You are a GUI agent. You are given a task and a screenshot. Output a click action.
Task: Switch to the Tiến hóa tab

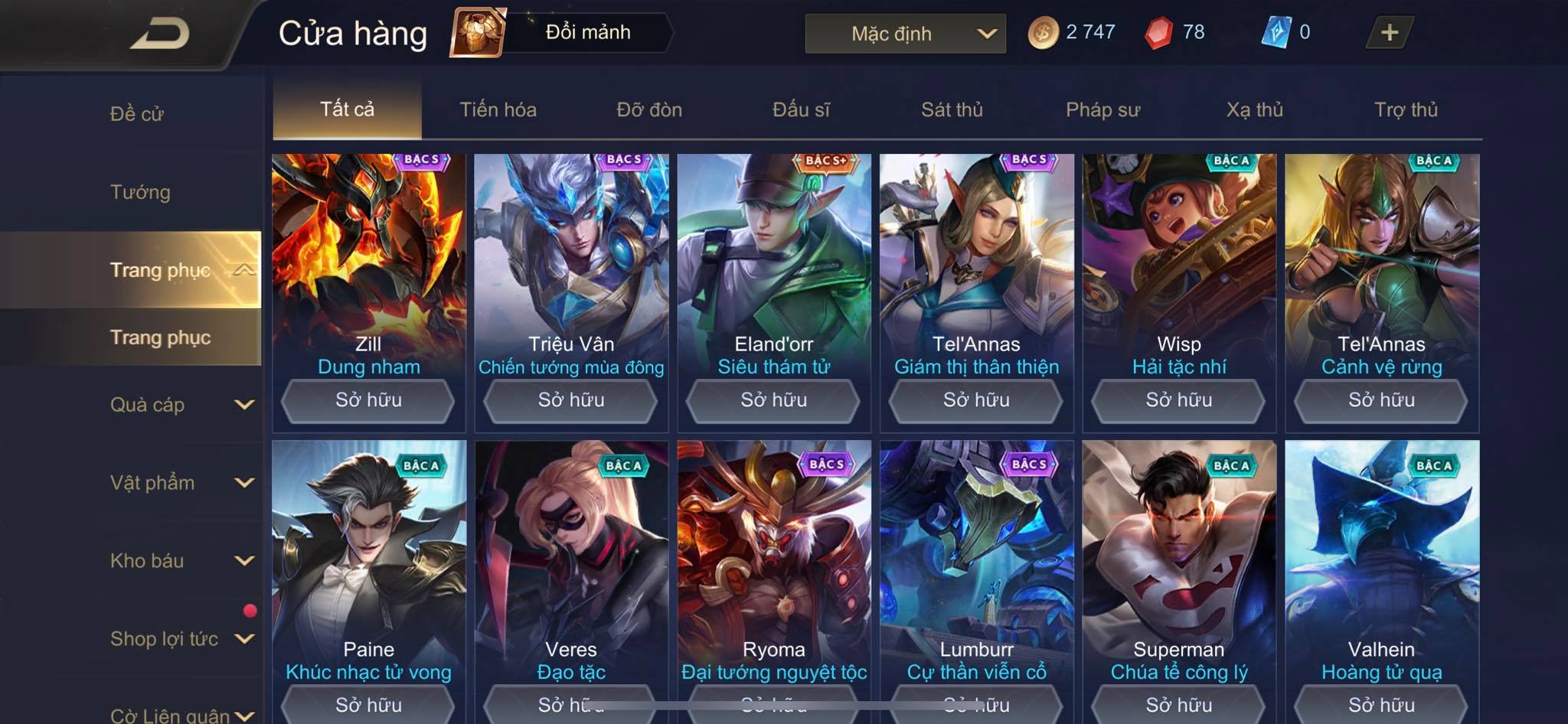(498, 109)
